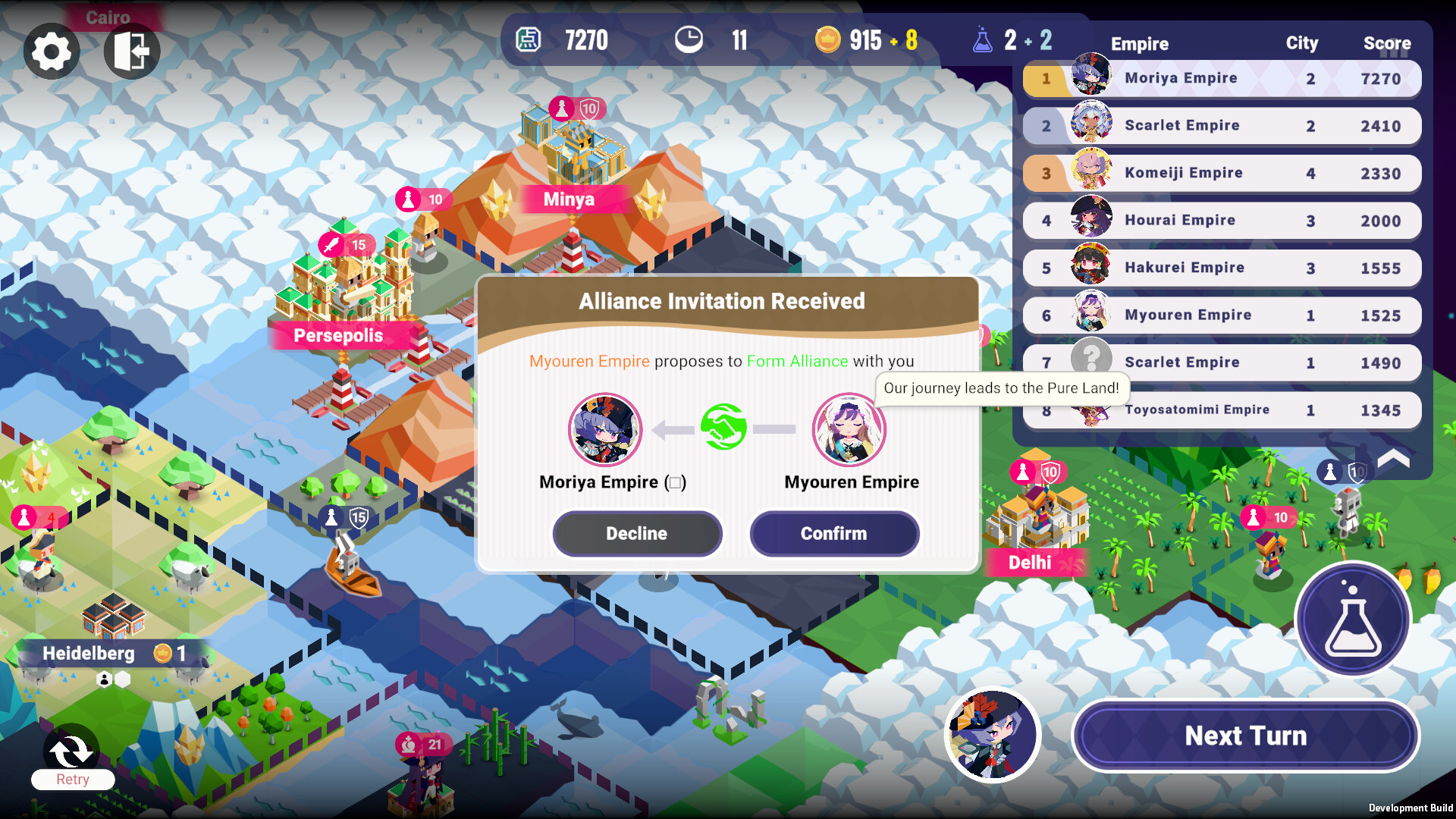1456x819 pixels.
Task: Click the character portrait beside Next Turn
Action: [x=992, y=735]
